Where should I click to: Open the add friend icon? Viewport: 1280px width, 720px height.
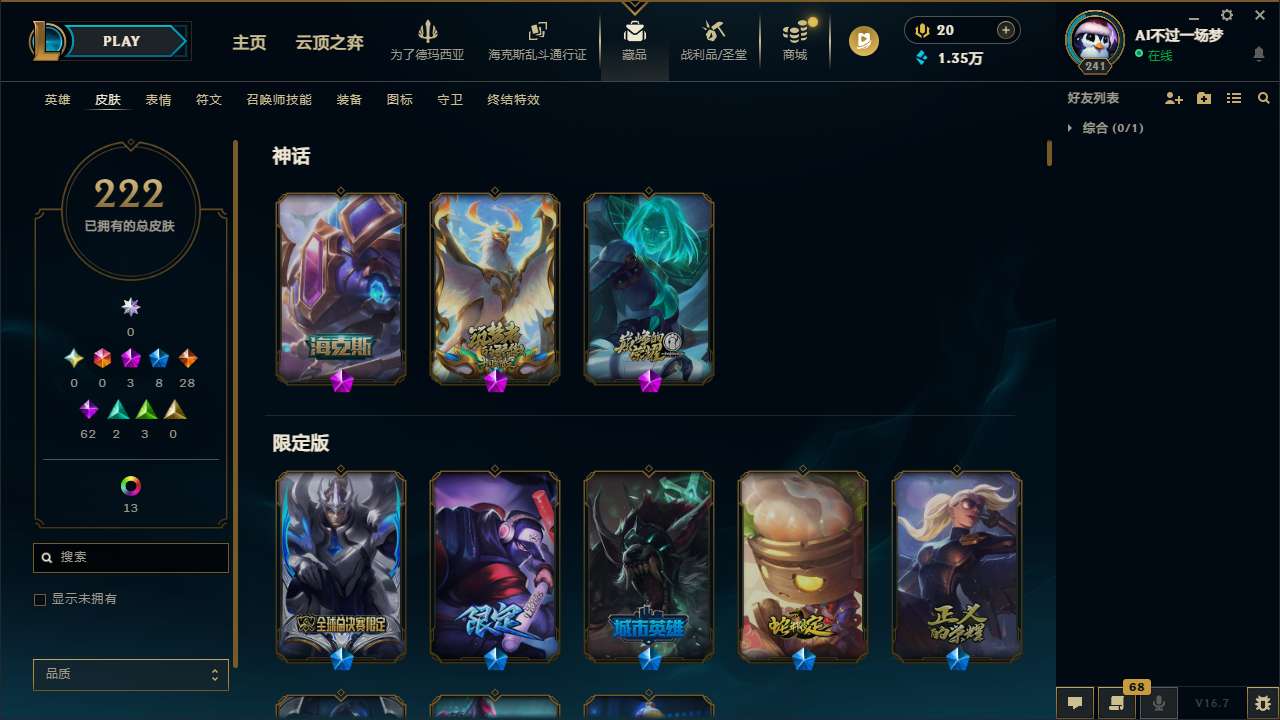click(x=1174, y=98)
